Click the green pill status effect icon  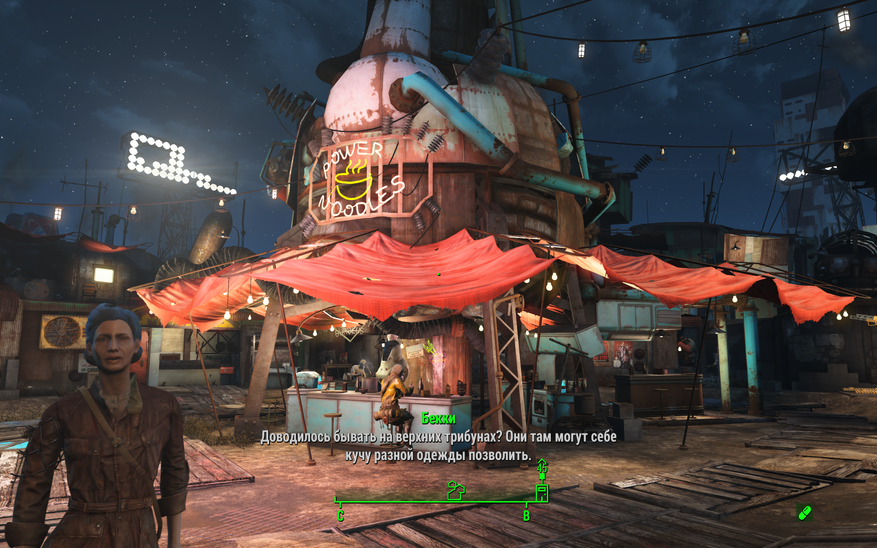[x=804, y=513]
